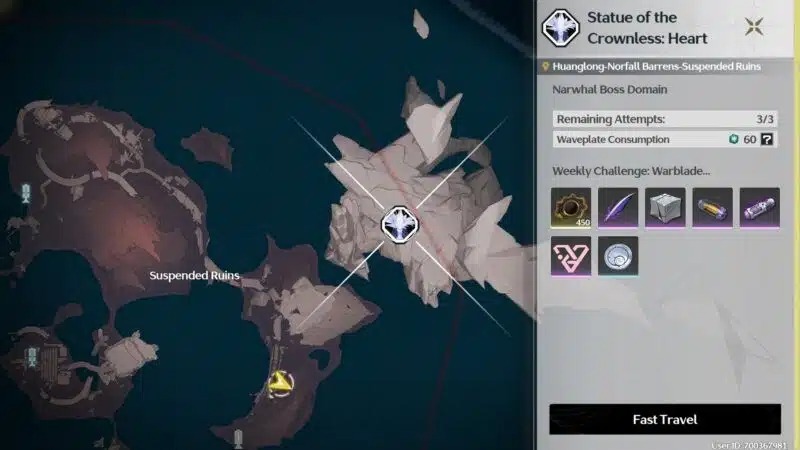Inspect the gray cube reward item
Viewport: 800px width, 450px height.
tap(665, 207)
